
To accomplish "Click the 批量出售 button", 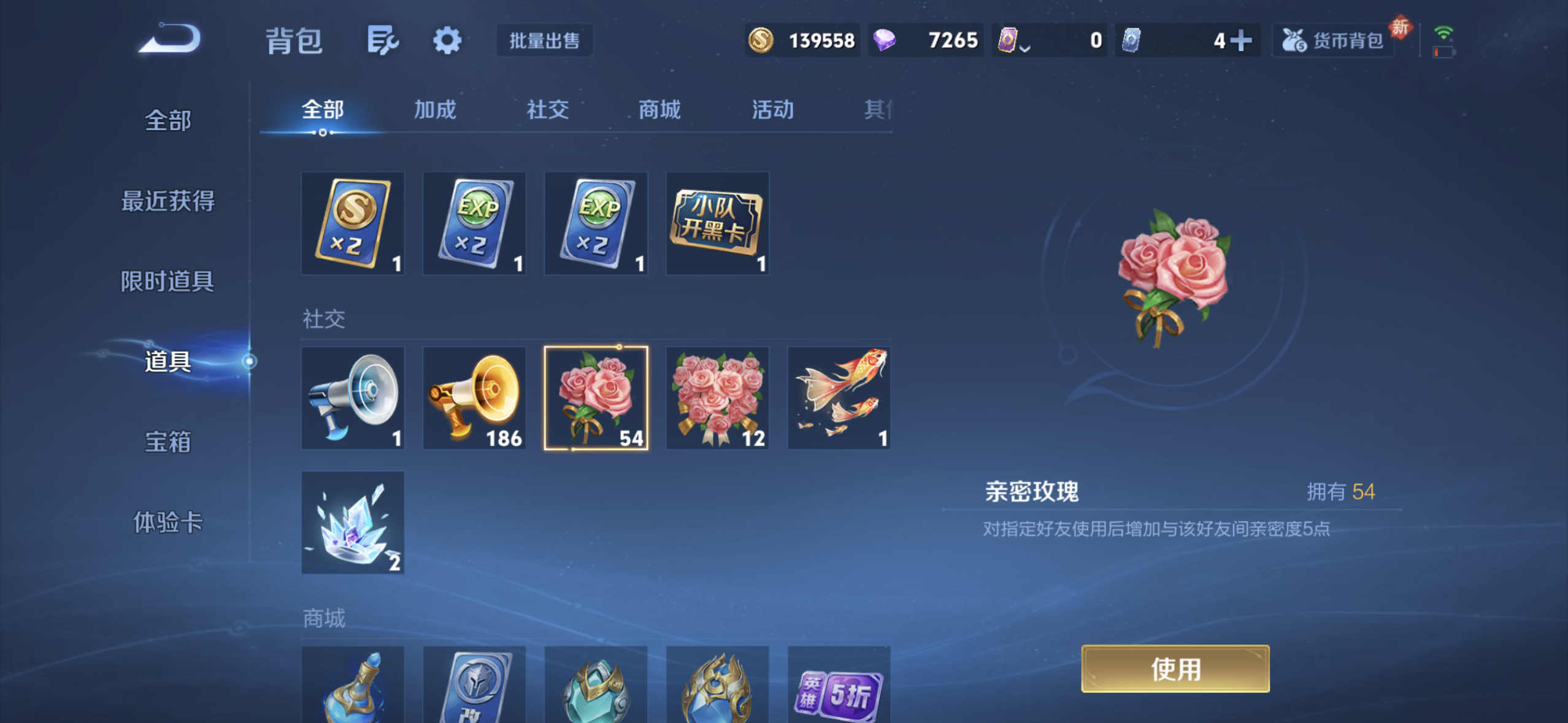I will tap(544, 40).
